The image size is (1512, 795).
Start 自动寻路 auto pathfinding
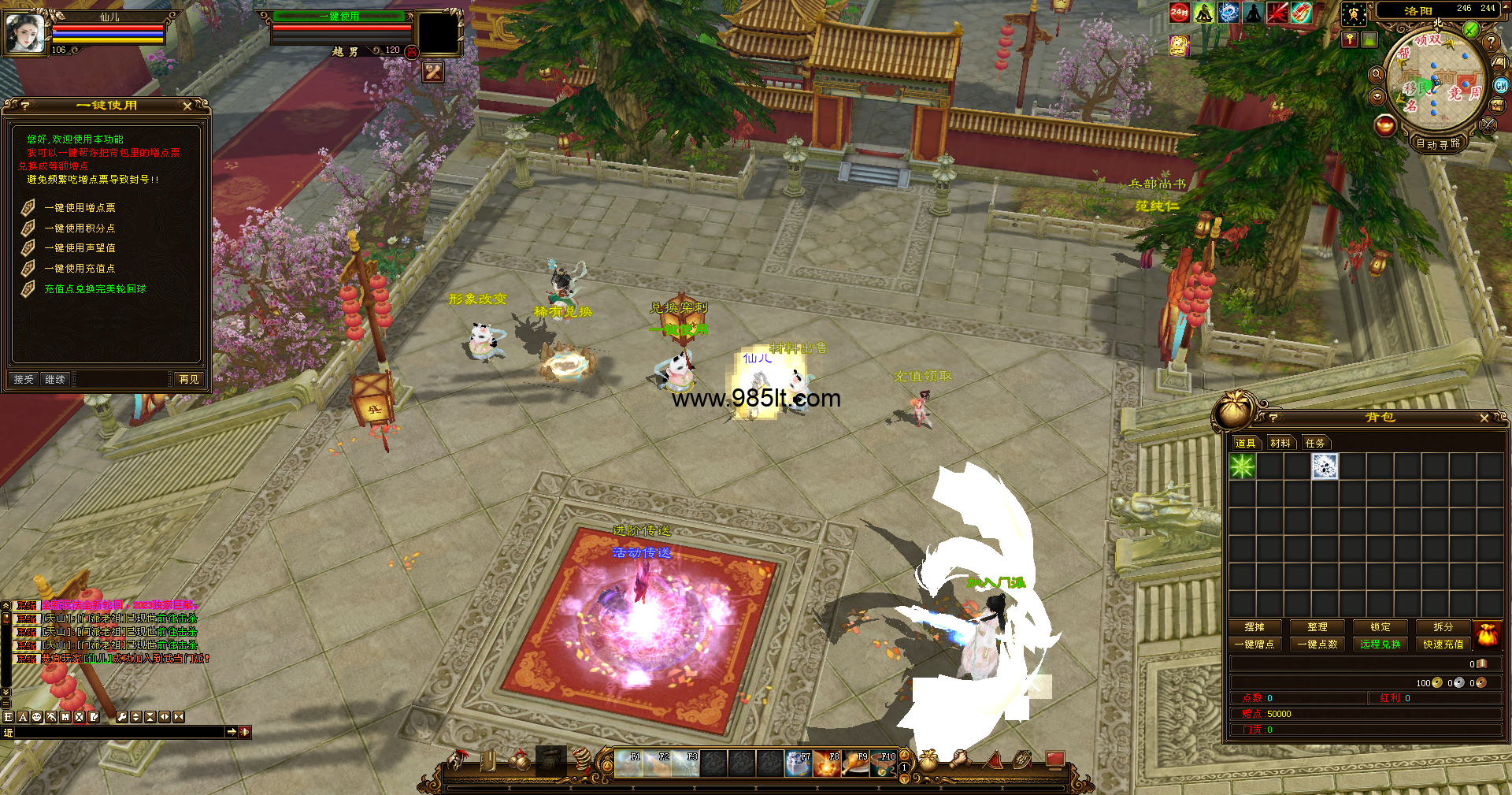click(1438, 143)
